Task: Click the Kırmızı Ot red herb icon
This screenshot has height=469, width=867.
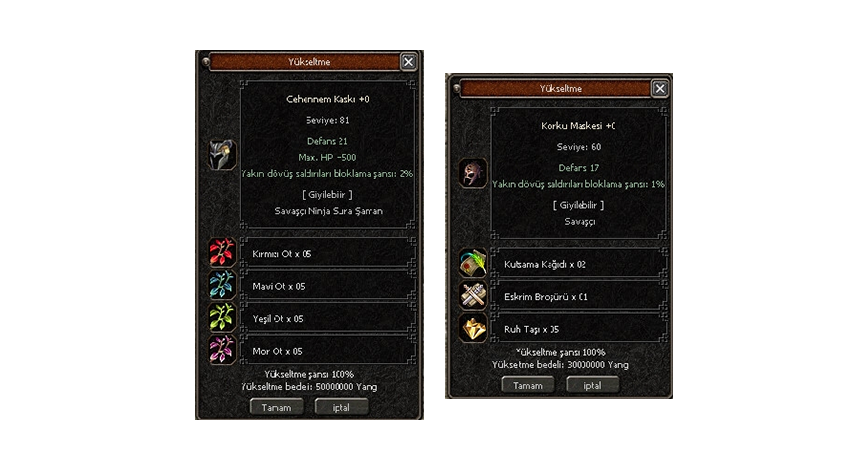Action: pos(222,253)
